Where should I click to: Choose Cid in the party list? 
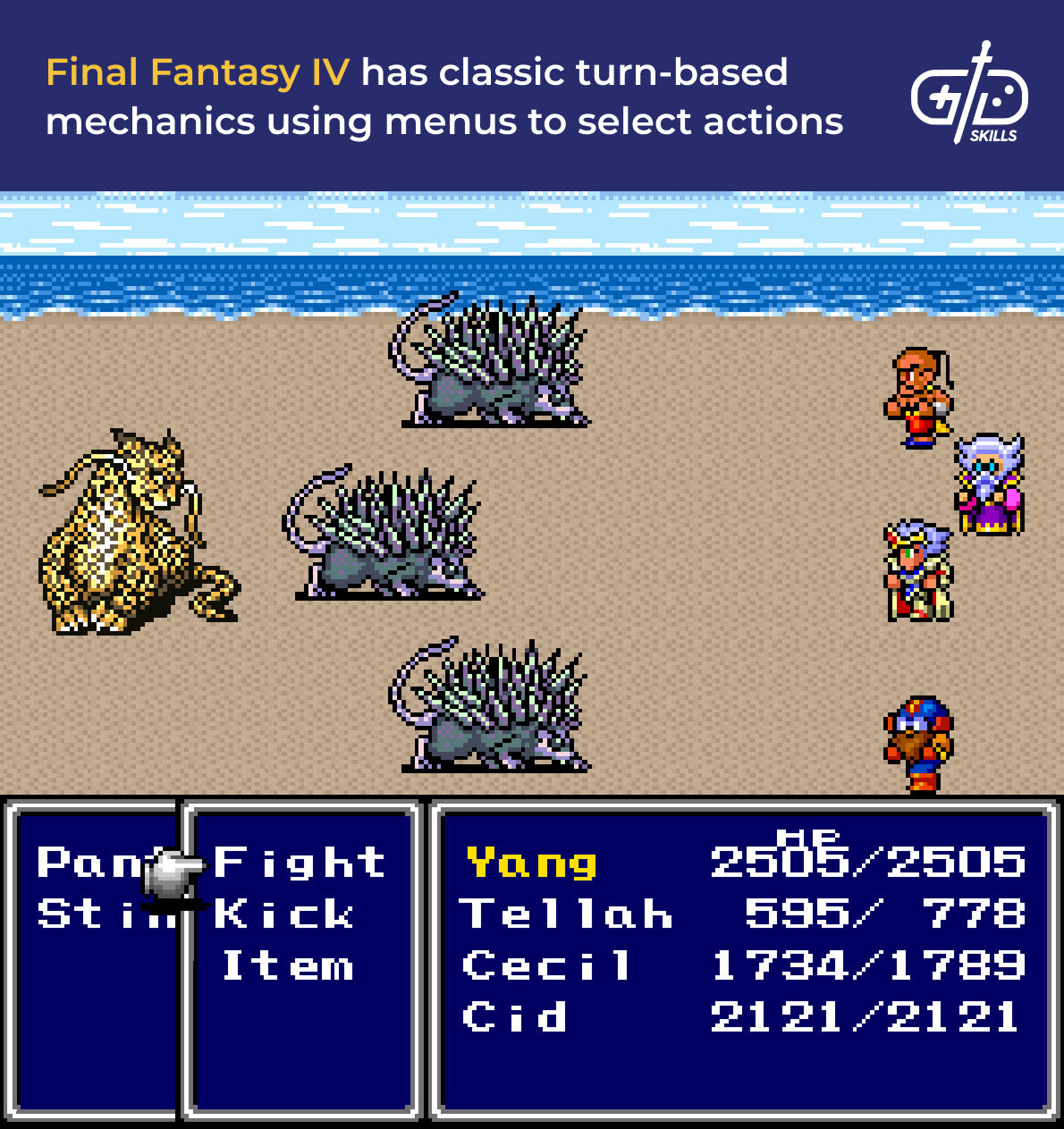click(x=514, y=1017)
